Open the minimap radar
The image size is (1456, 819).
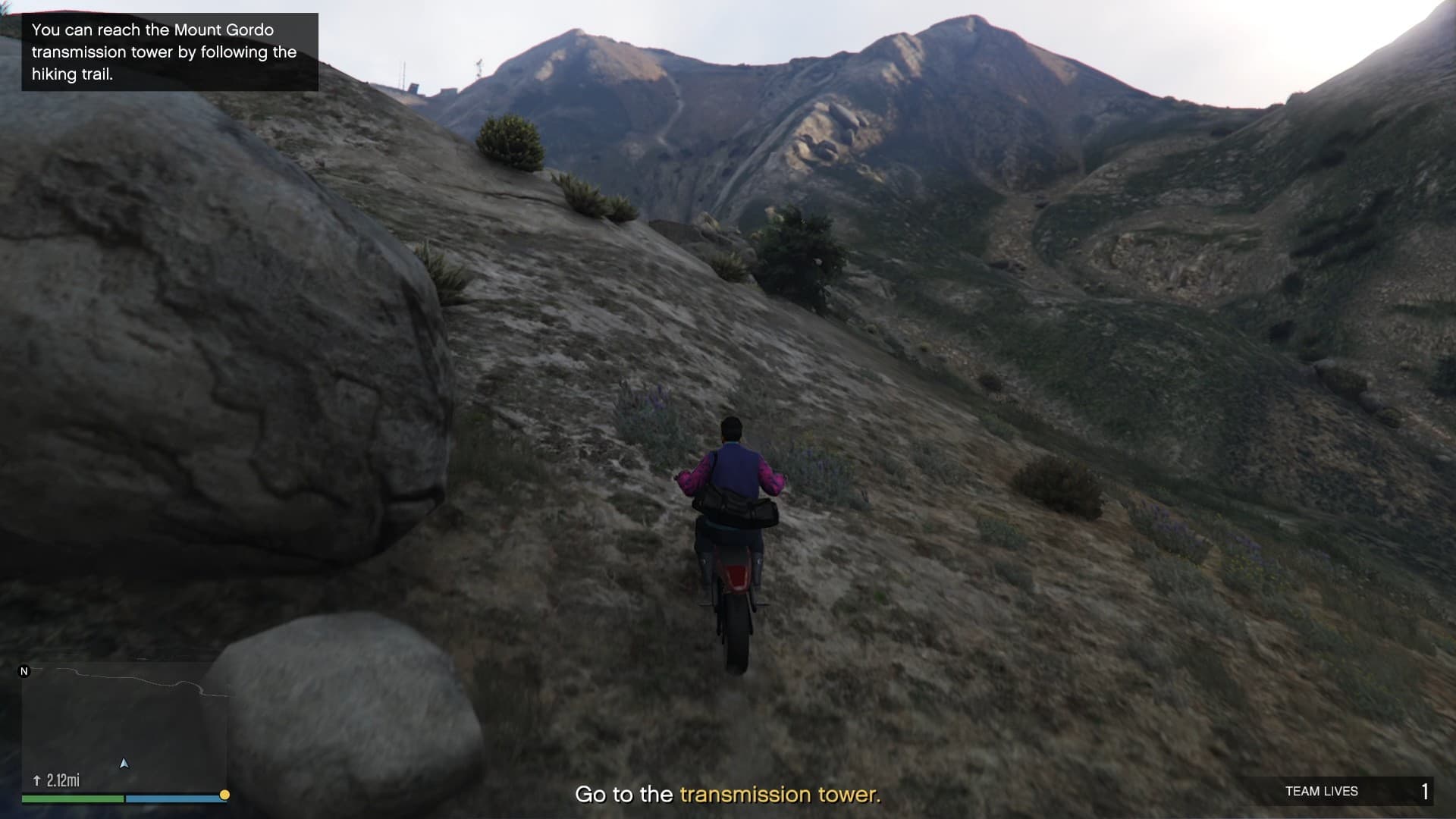(x=124, y=728)
